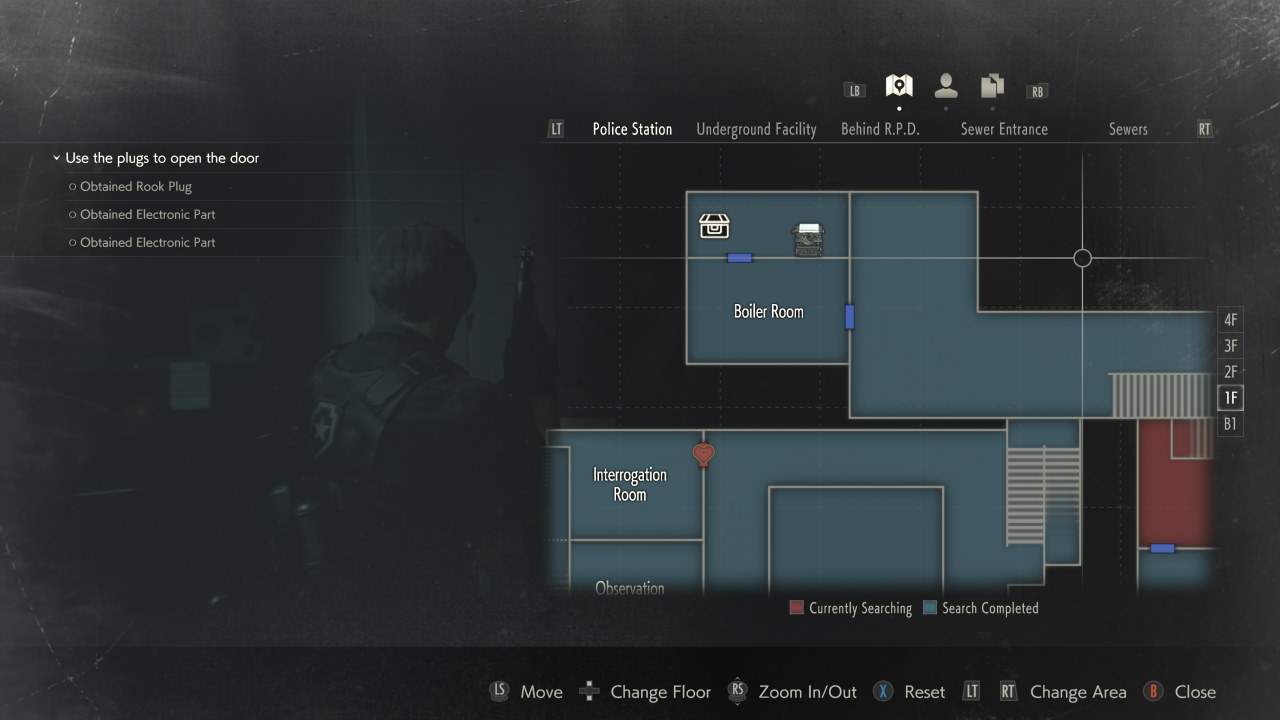Toggle the Obtained Rook Plug objective circle
This screenshot has width=1280, height=720.
point(71,186)
